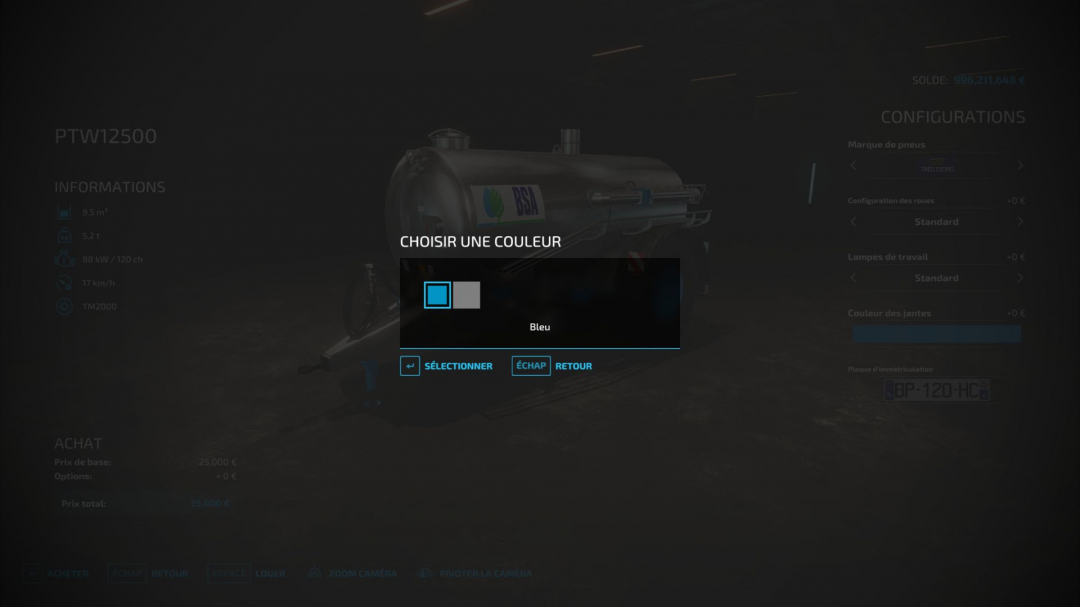Go back using the Retour button
The image size is (1080, 607).
click(x=552, y=366)
